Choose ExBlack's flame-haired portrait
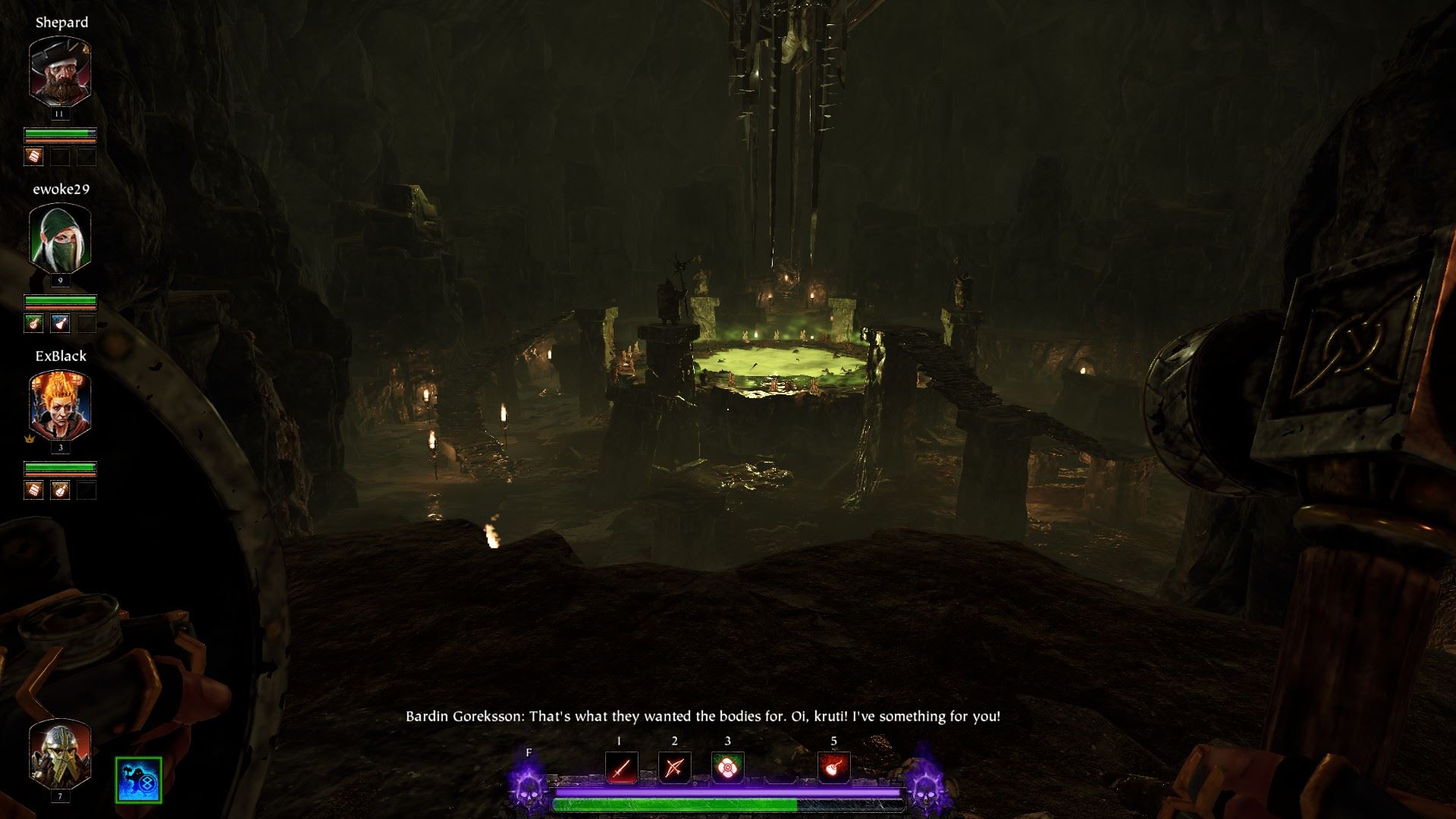1456x819 pixels. pyautogui.click(x=60, y=404)
